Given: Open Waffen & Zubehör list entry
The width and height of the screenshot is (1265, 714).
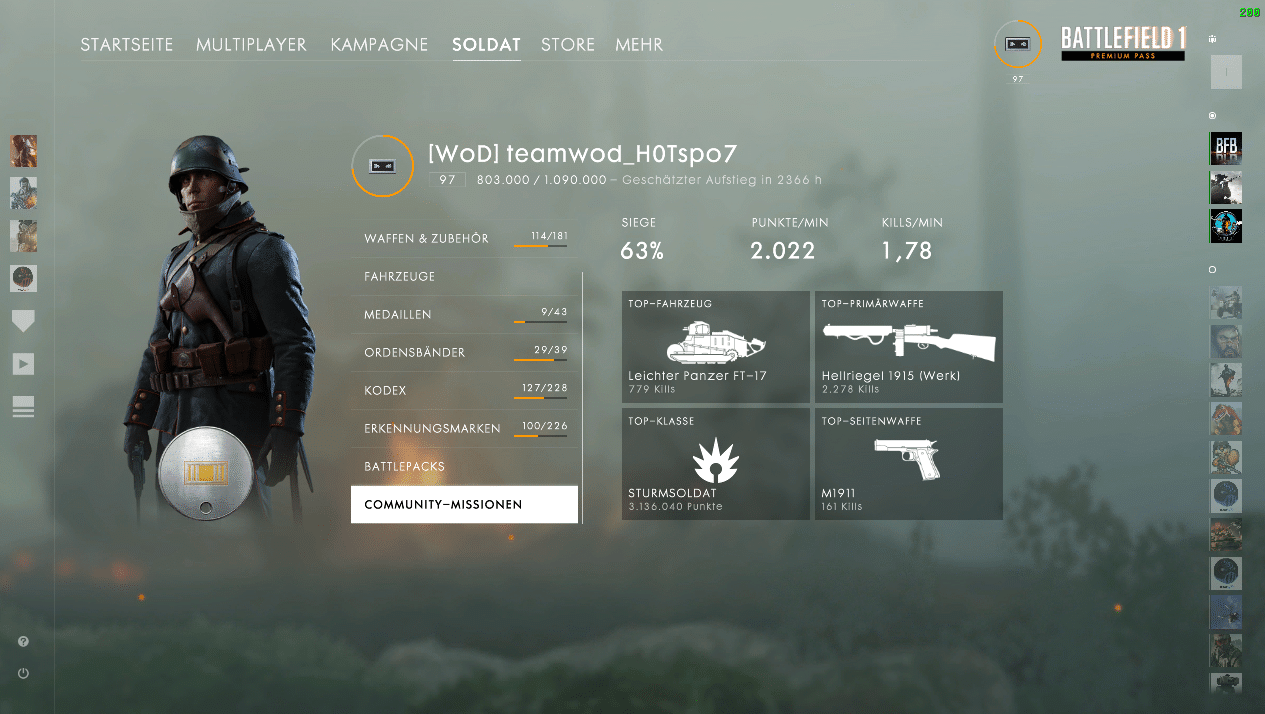Looking at the screenshot, I should pyautogui.click(x=465, y=239).
